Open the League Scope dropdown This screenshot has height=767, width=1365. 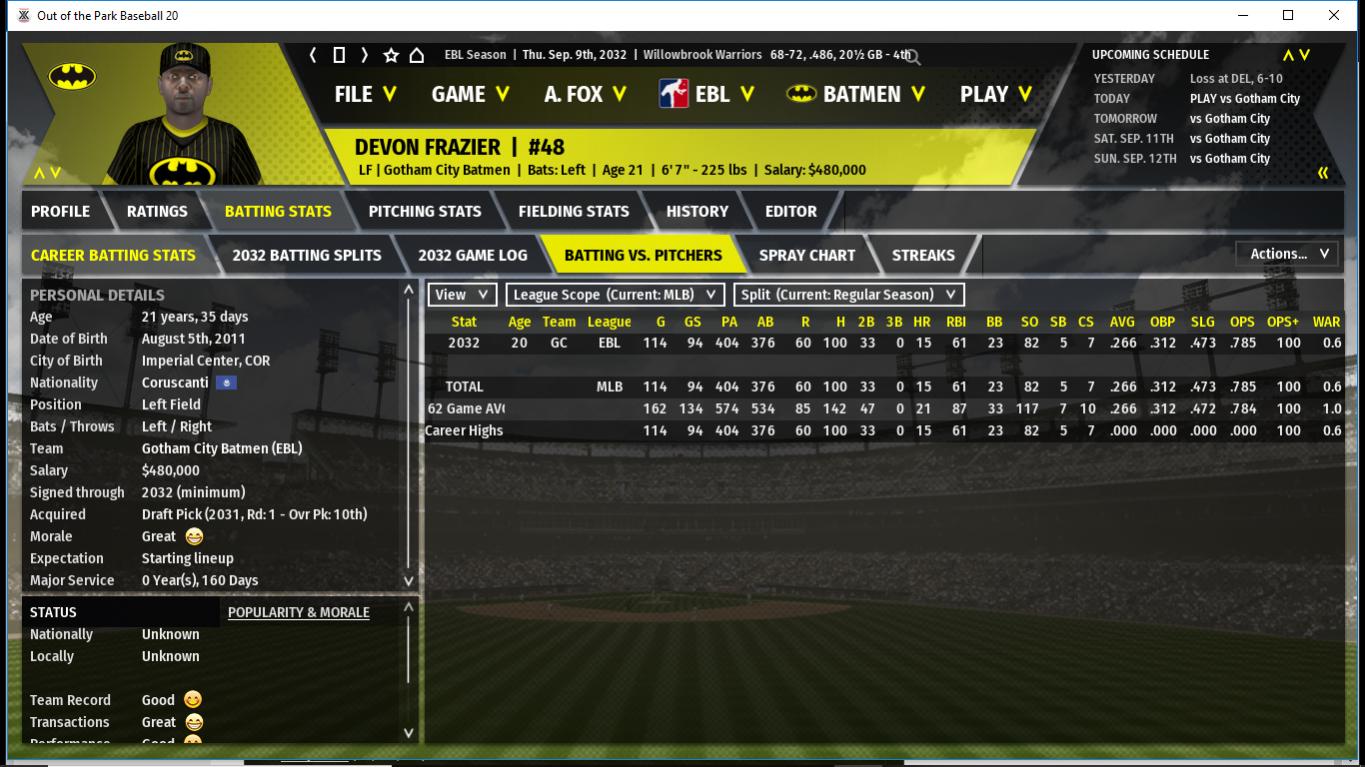point(615,295)
